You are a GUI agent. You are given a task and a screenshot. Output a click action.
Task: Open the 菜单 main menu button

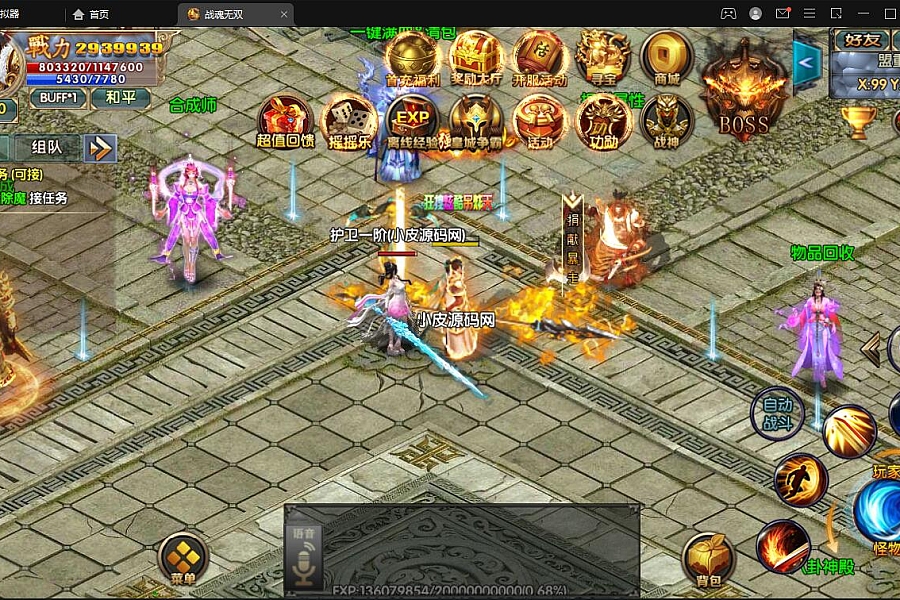point(183,556)
